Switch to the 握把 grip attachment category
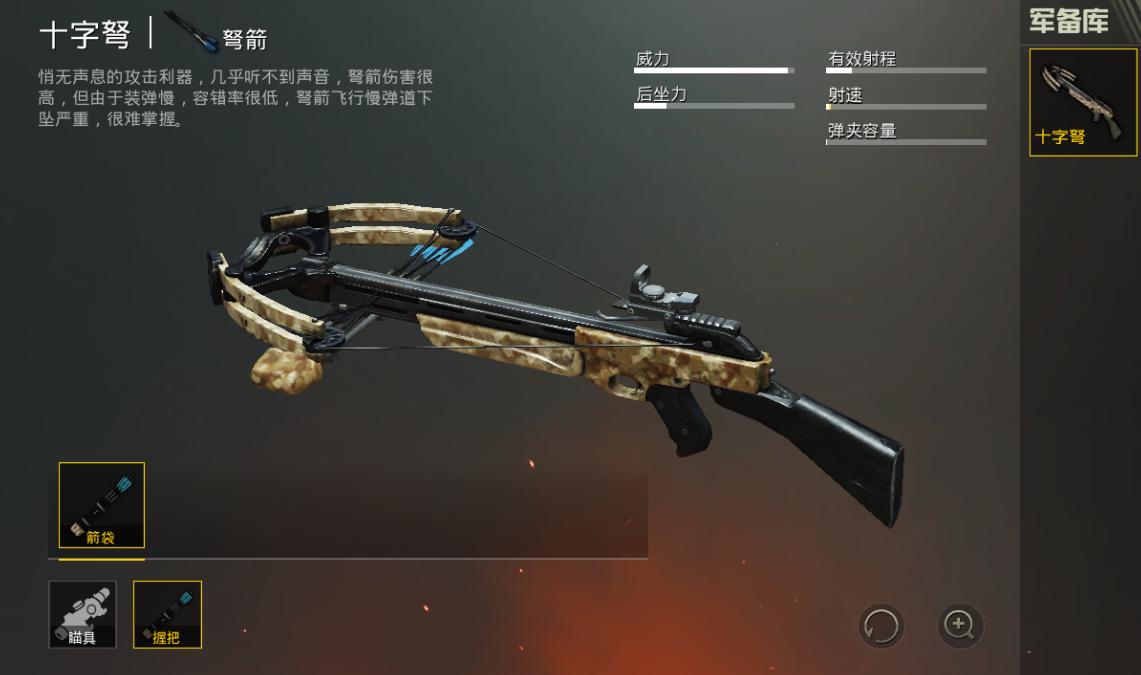 [167, 614]
